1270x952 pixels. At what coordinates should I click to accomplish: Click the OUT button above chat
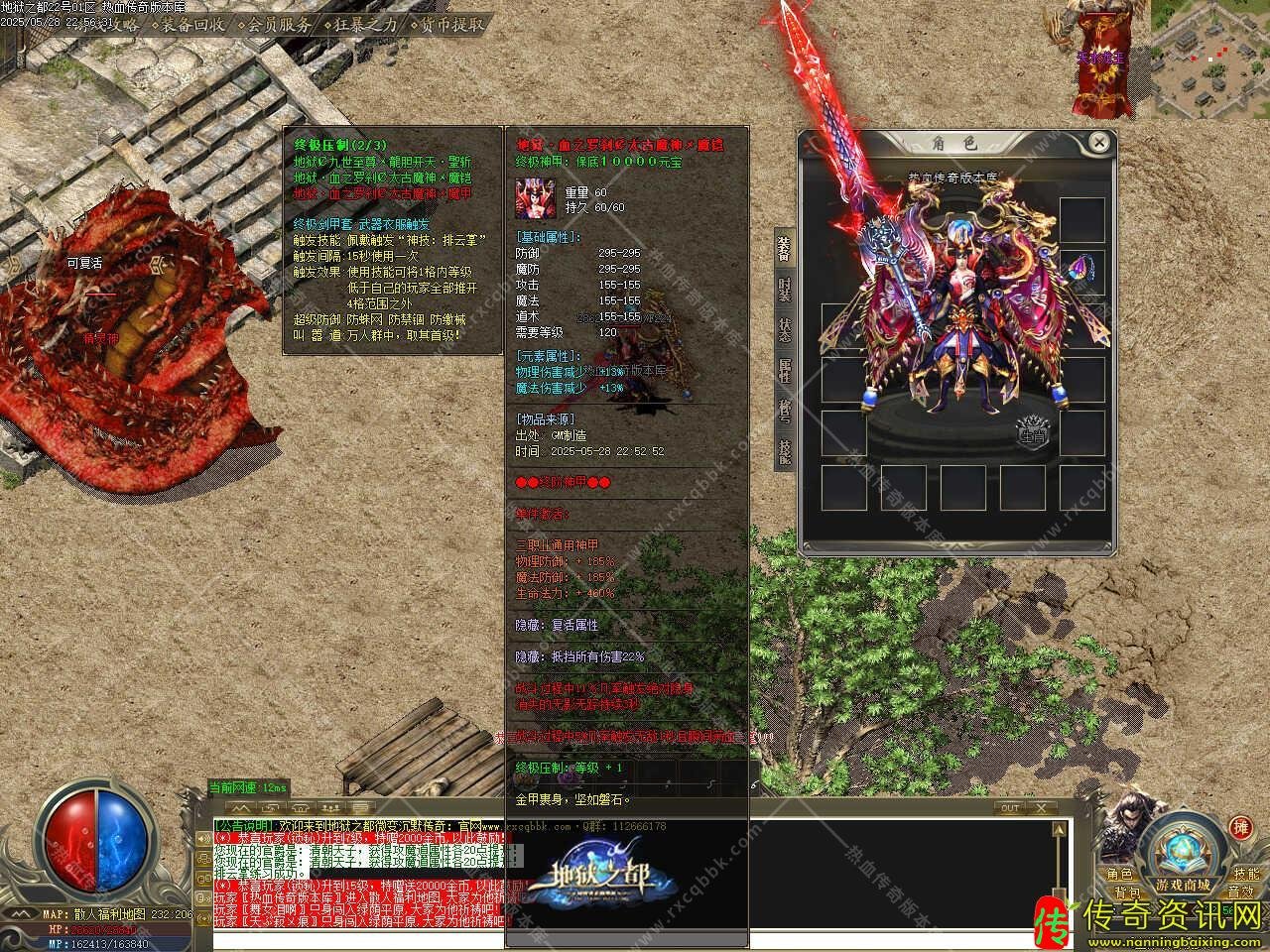point(1010,808)
